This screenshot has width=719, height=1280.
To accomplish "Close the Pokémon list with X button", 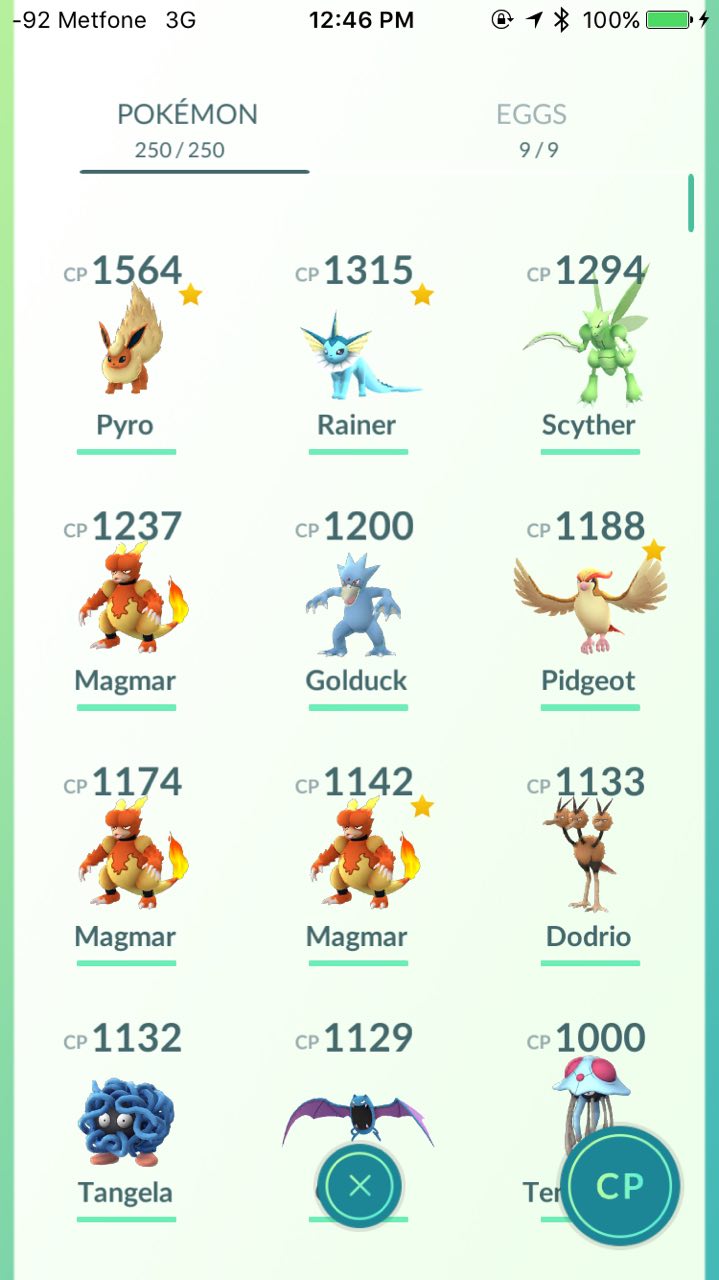I will pyautogui.click(x=360, y=1186).
